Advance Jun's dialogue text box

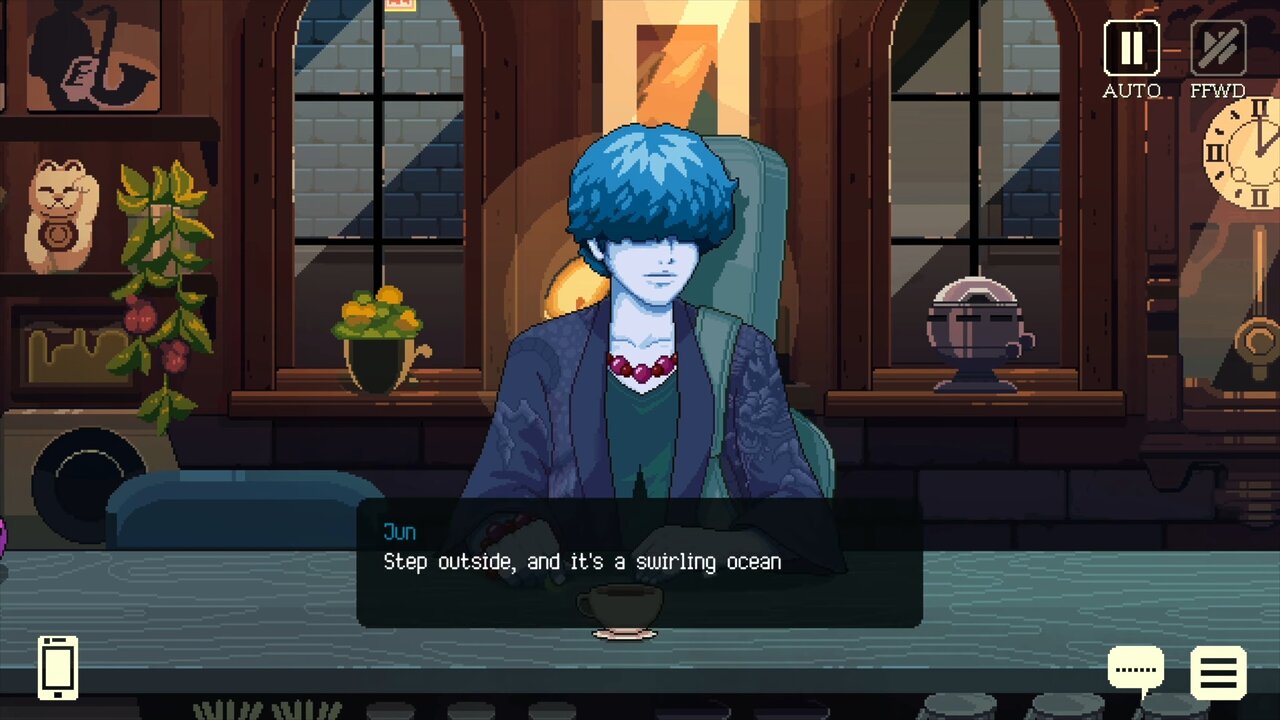pos(639,563)
